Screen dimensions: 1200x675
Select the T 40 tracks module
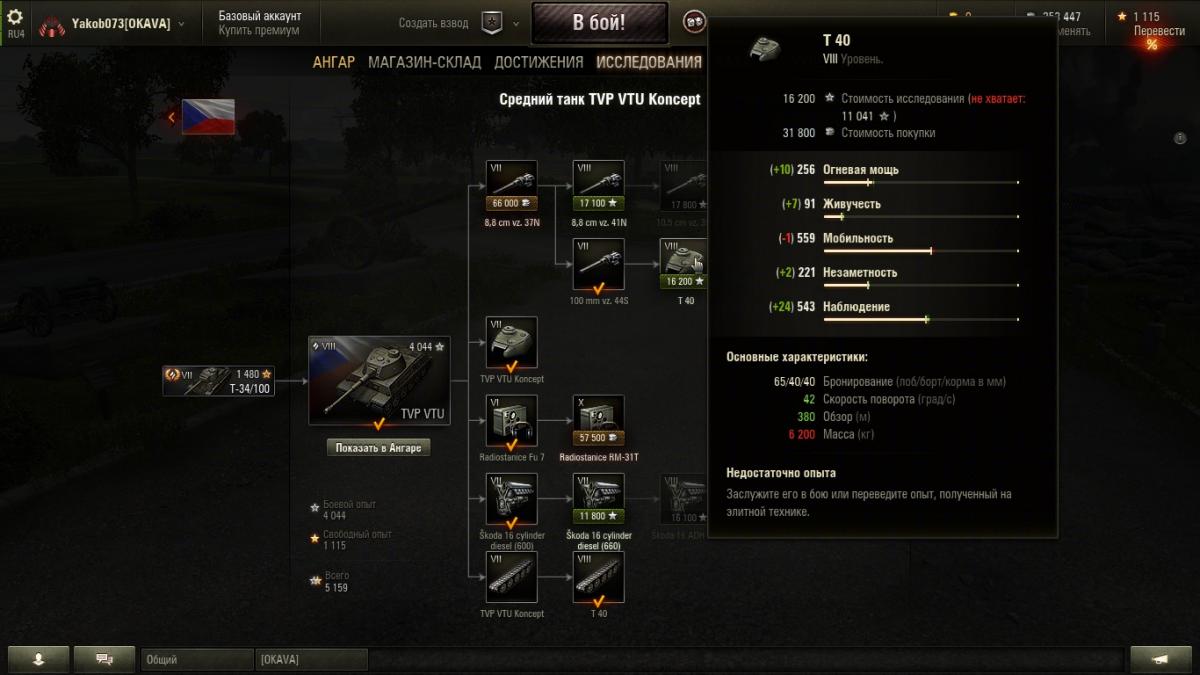598,577
